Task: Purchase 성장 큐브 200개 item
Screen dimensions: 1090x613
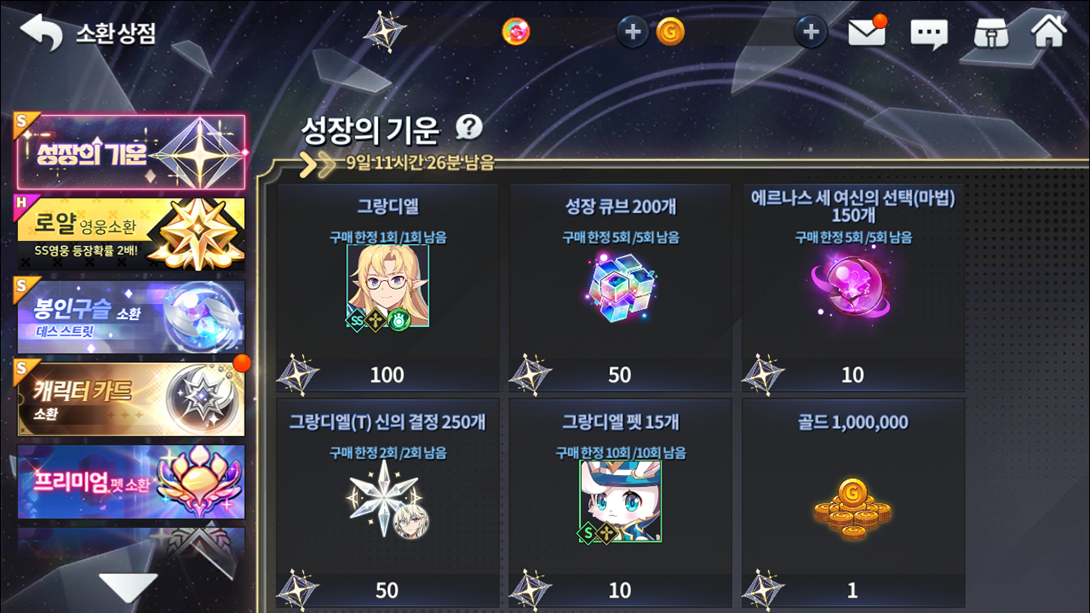Action: pos(620,288)
